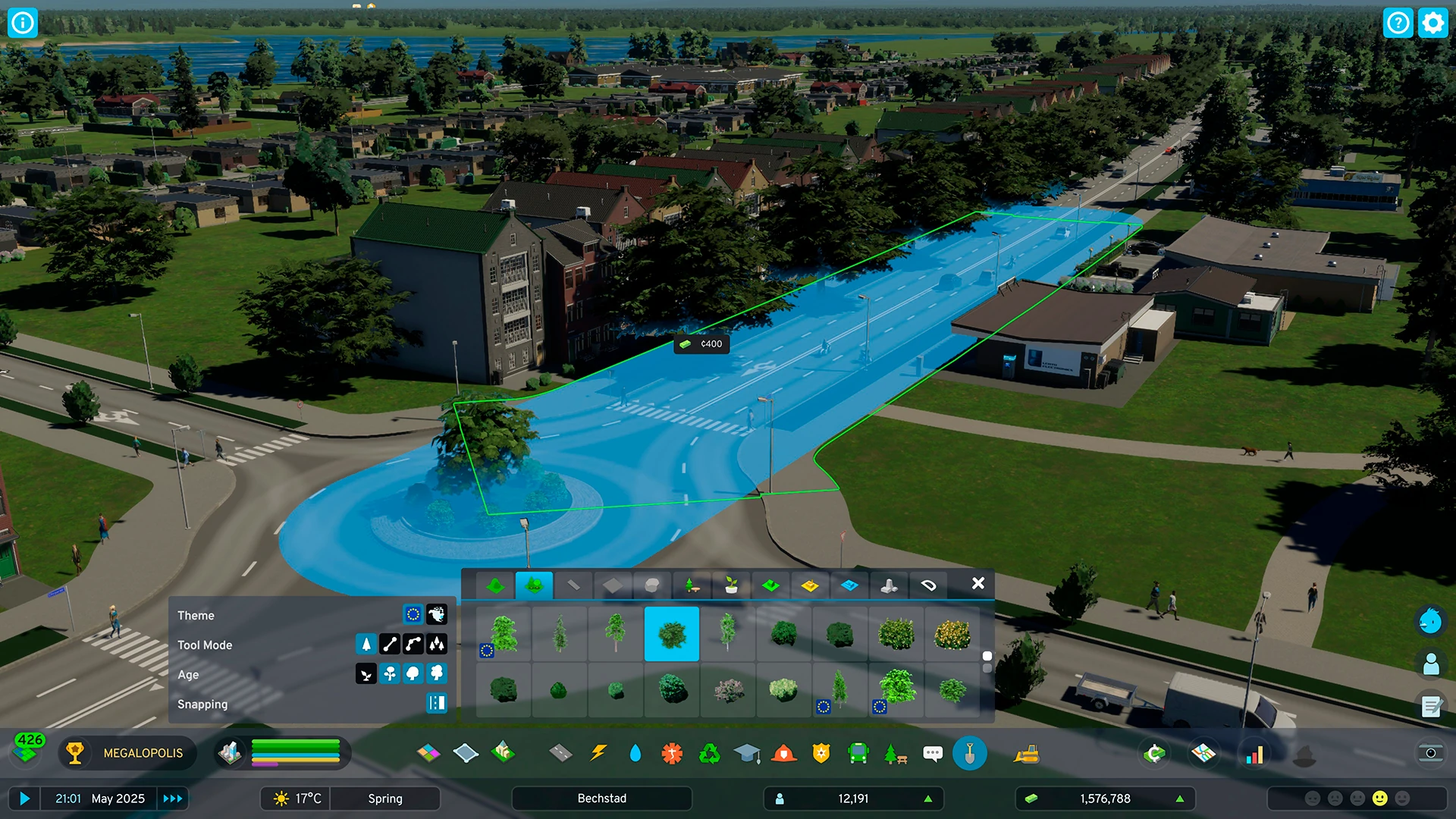Open the Water and Sewage menu
This screenshot has width=1456, height=819.
pos(635,753)
